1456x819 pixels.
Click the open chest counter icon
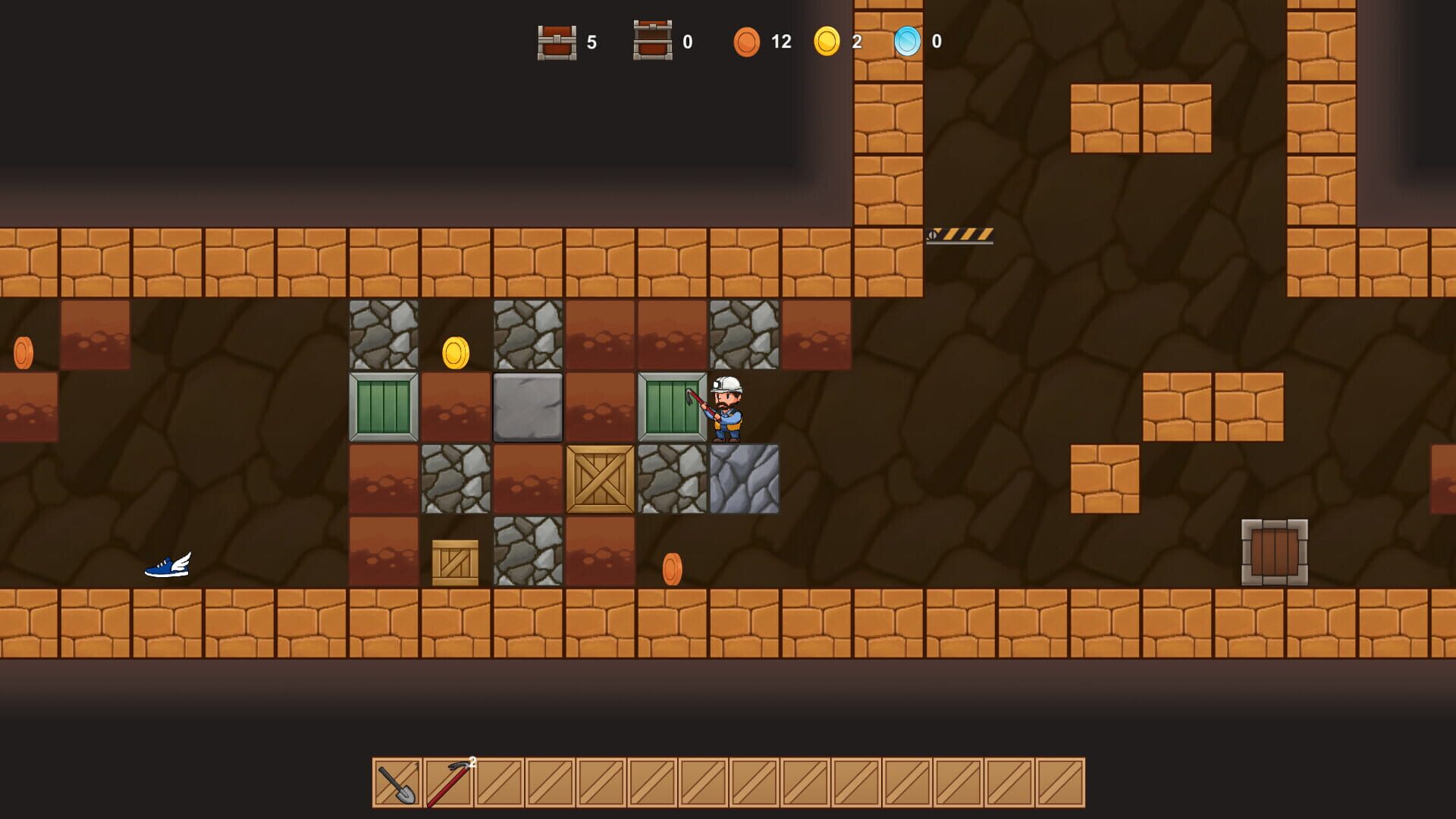652,42
